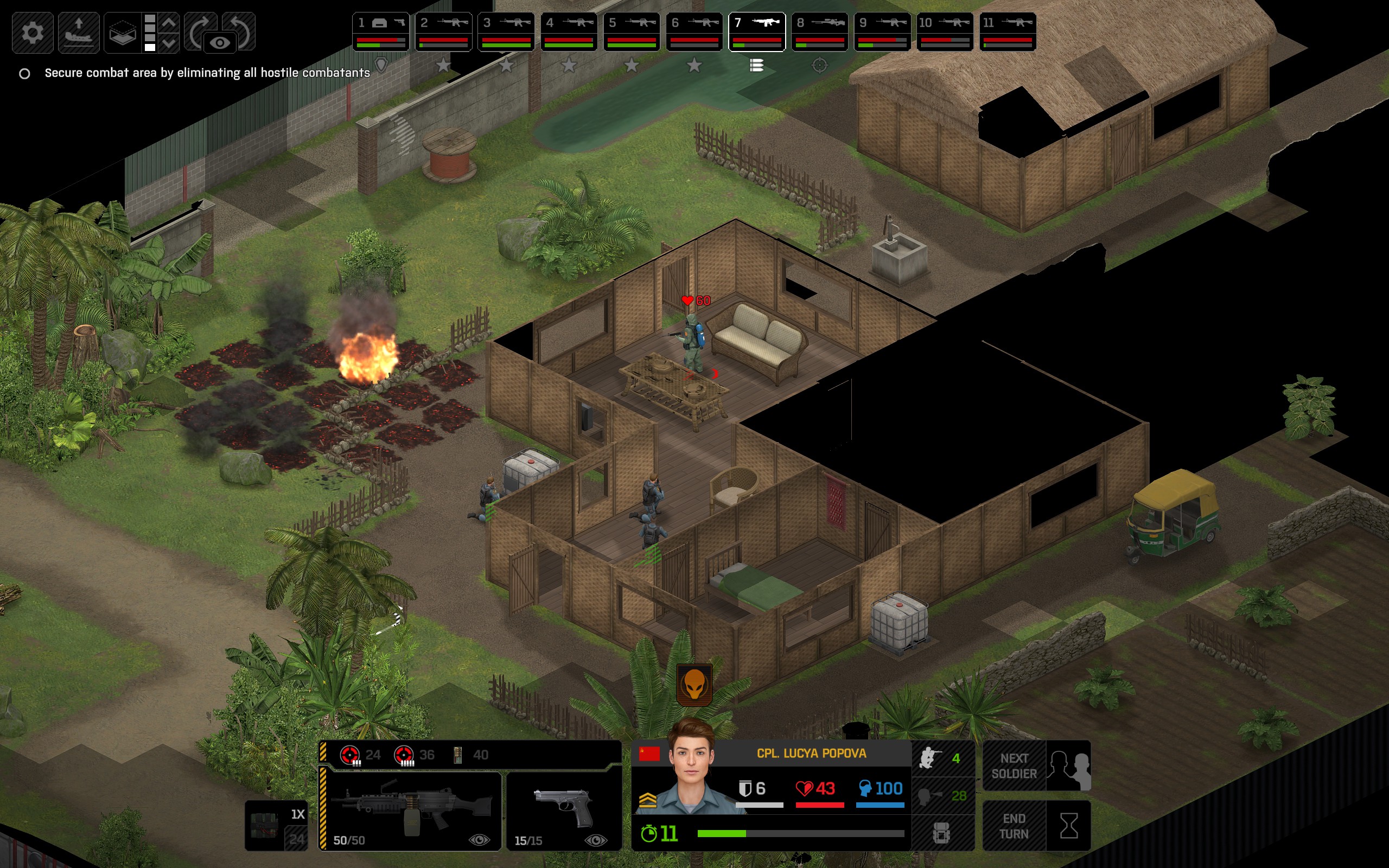
Task: Toggle the crouch stance button
Action: coord(942,758)
